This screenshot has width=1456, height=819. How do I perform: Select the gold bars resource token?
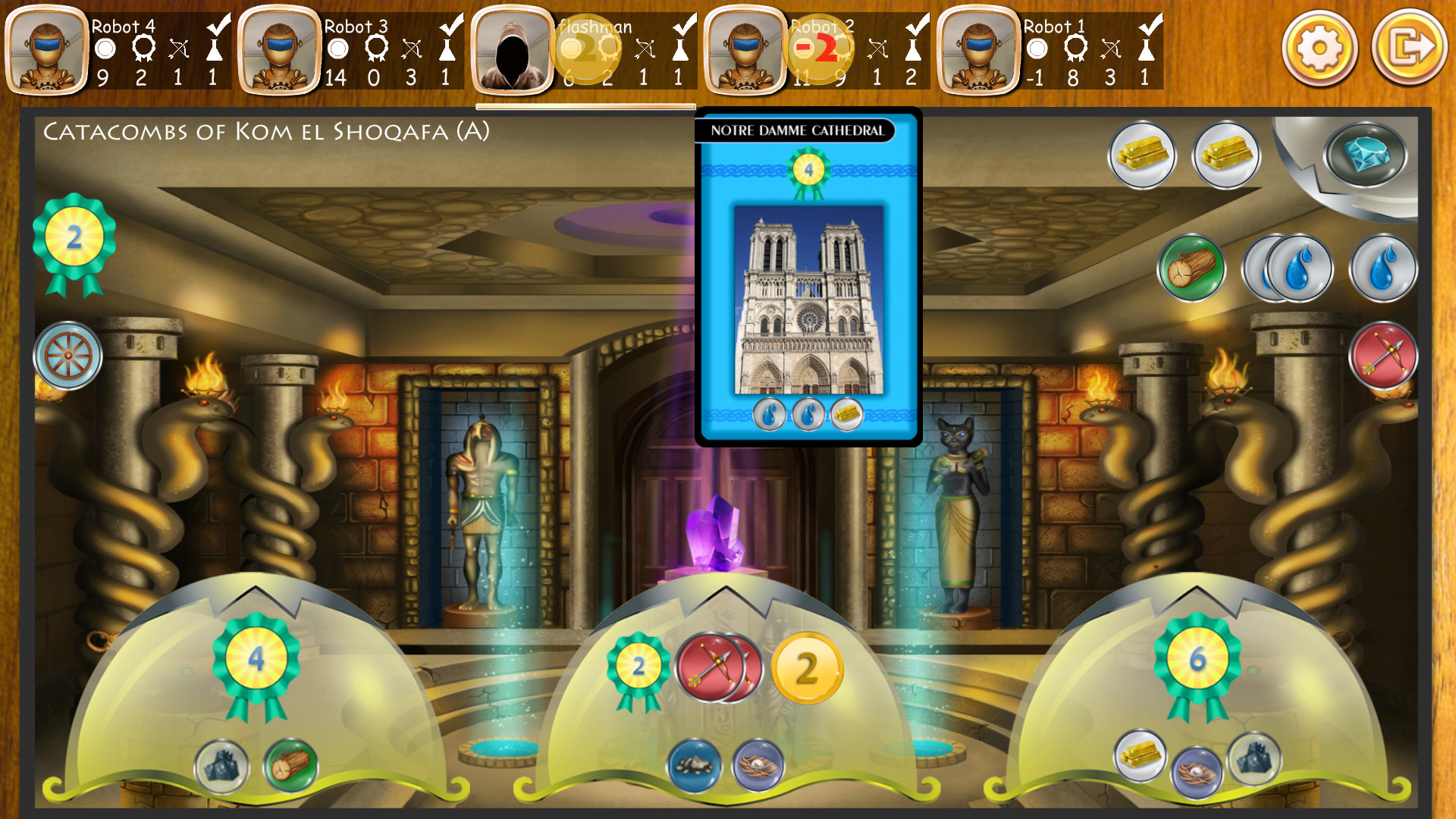click(1143, 155)
